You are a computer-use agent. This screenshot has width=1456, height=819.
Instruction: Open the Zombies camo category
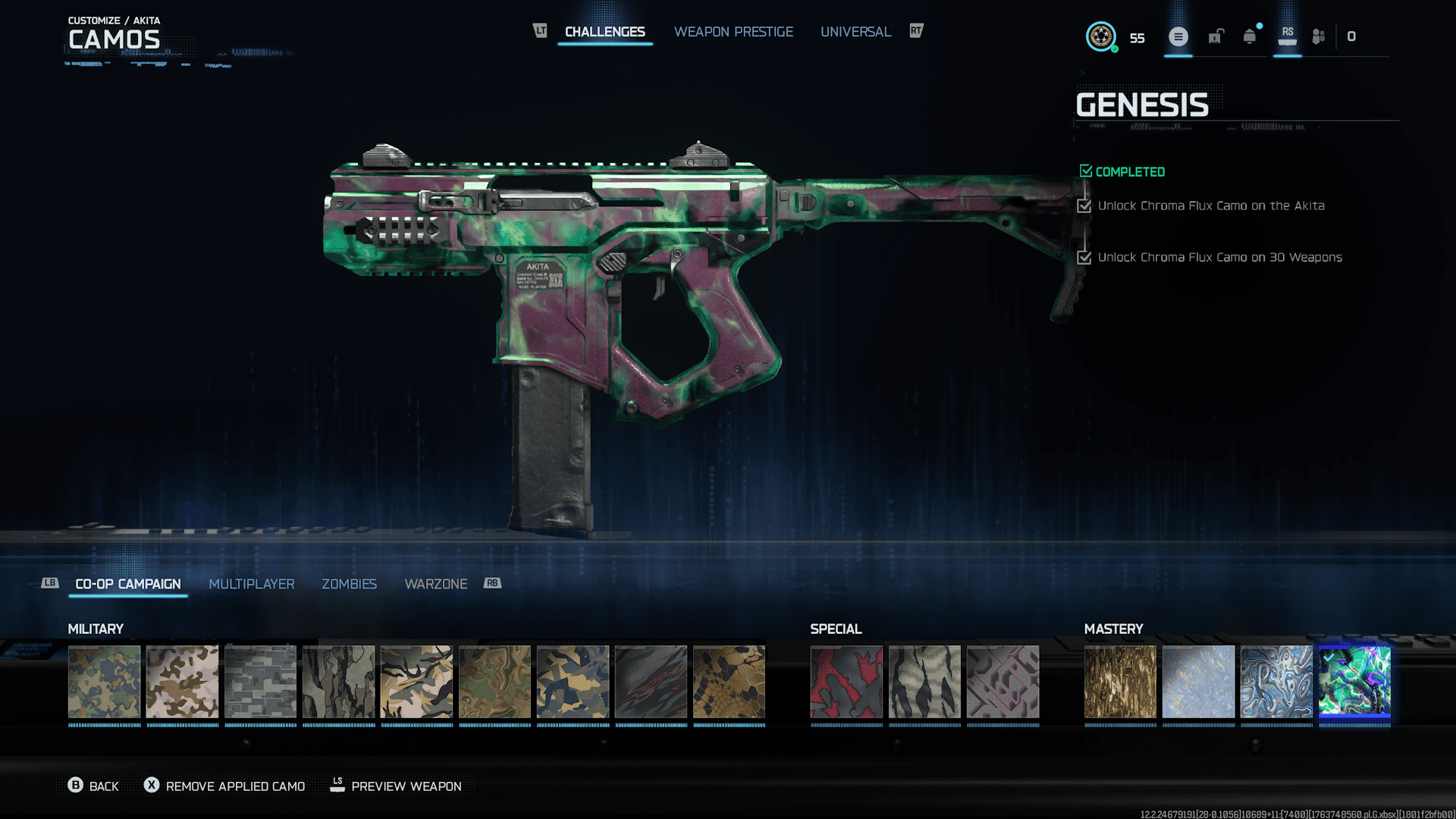pyautogui.click(x=349, y=584)
